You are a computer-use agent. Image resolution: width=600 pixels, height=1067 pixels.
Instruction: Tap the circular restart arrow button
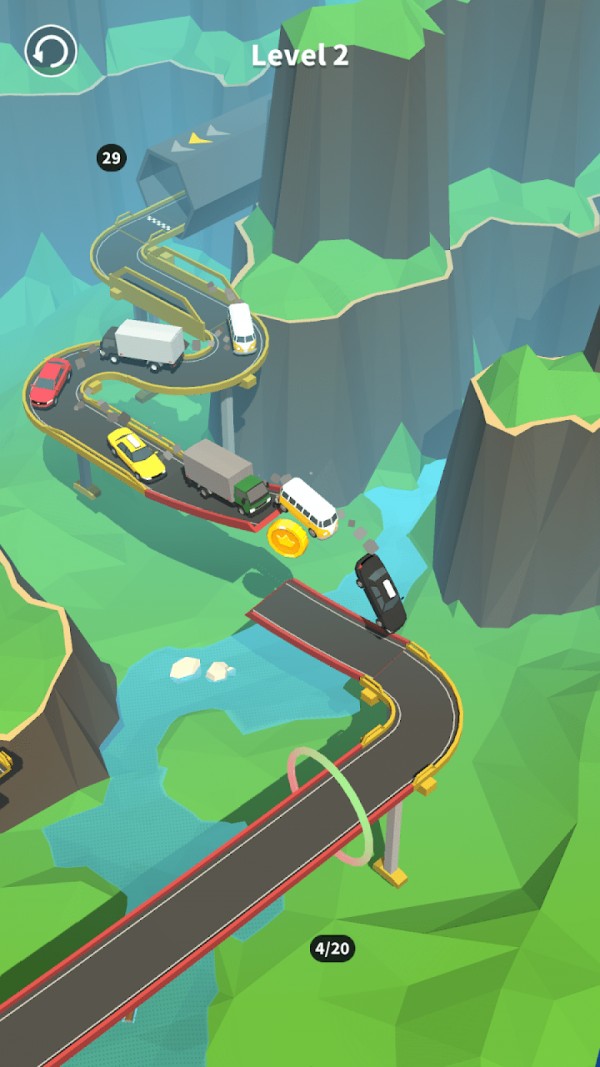(51, 51)
